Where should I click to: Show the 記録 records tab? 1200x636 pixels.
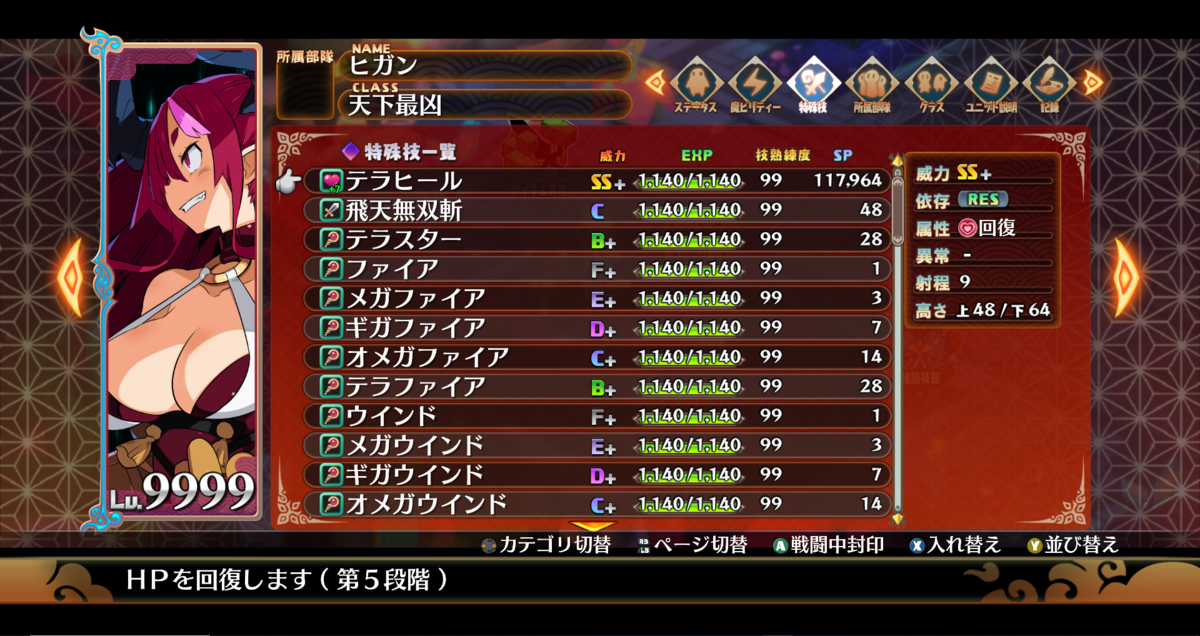1048,86
